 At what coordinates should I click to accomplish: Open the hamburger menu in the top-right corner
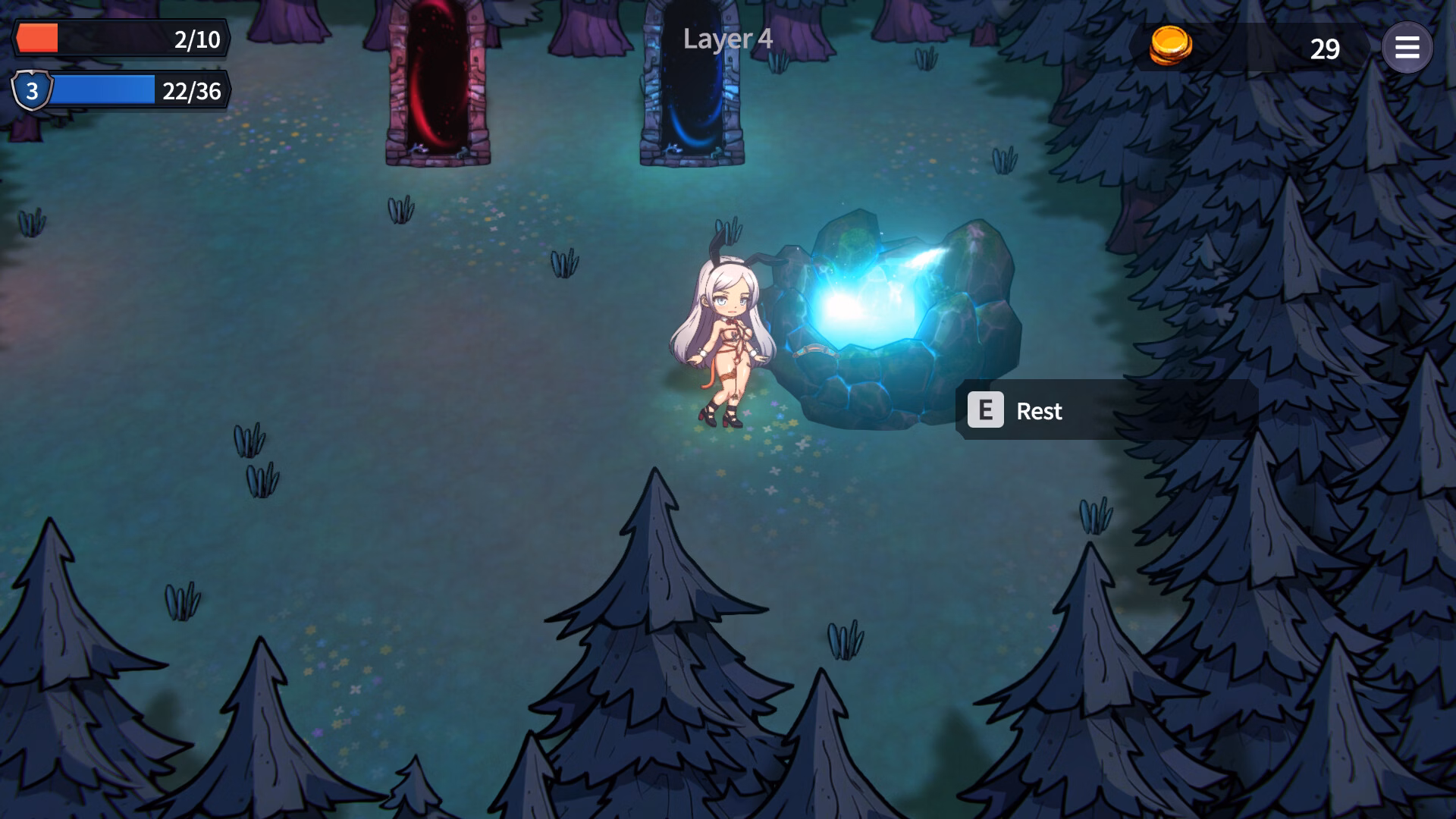[1408, 48]
